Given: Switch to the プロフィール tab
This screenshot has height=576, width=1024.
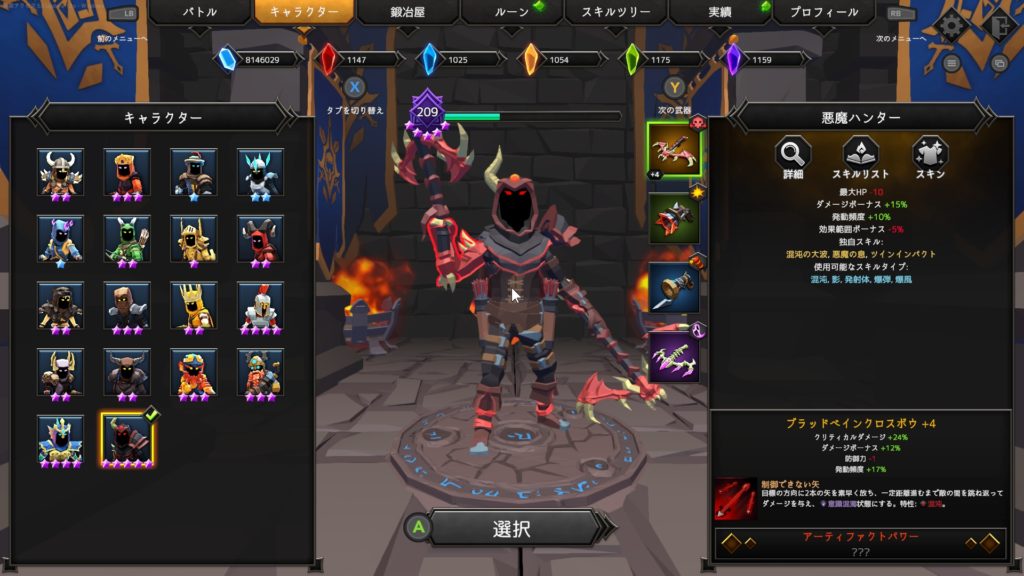Looking at the screenshot, I should [x=823, y=13].
